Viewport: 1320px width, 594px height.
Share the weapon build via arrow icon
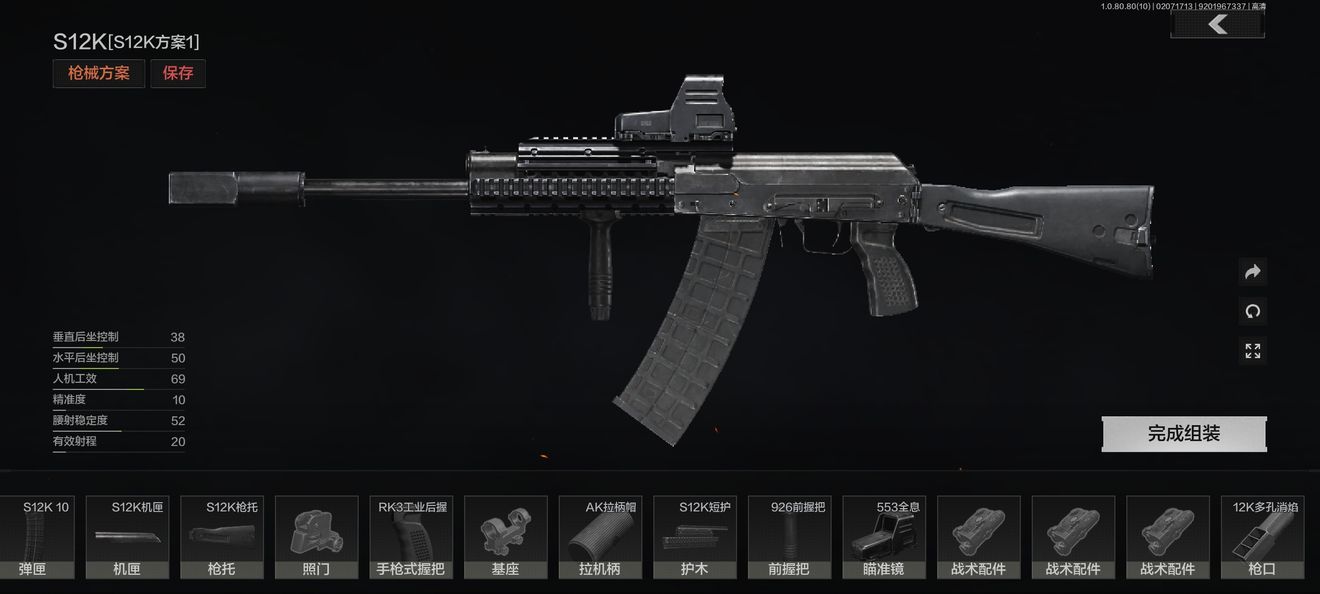tap(1253, 272)
